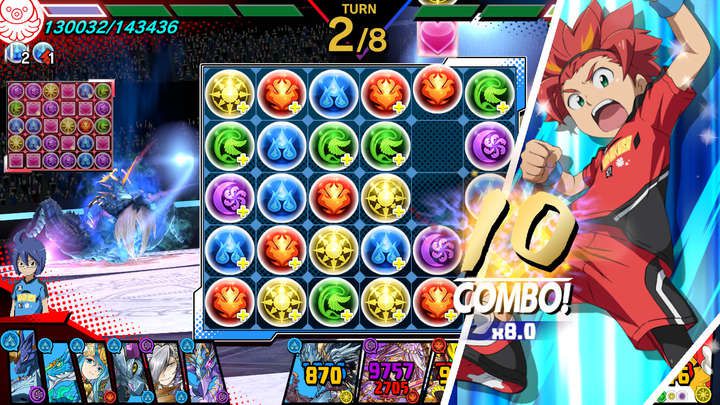Select the light orb without a plus mark
720x405 pixels.
282,297
